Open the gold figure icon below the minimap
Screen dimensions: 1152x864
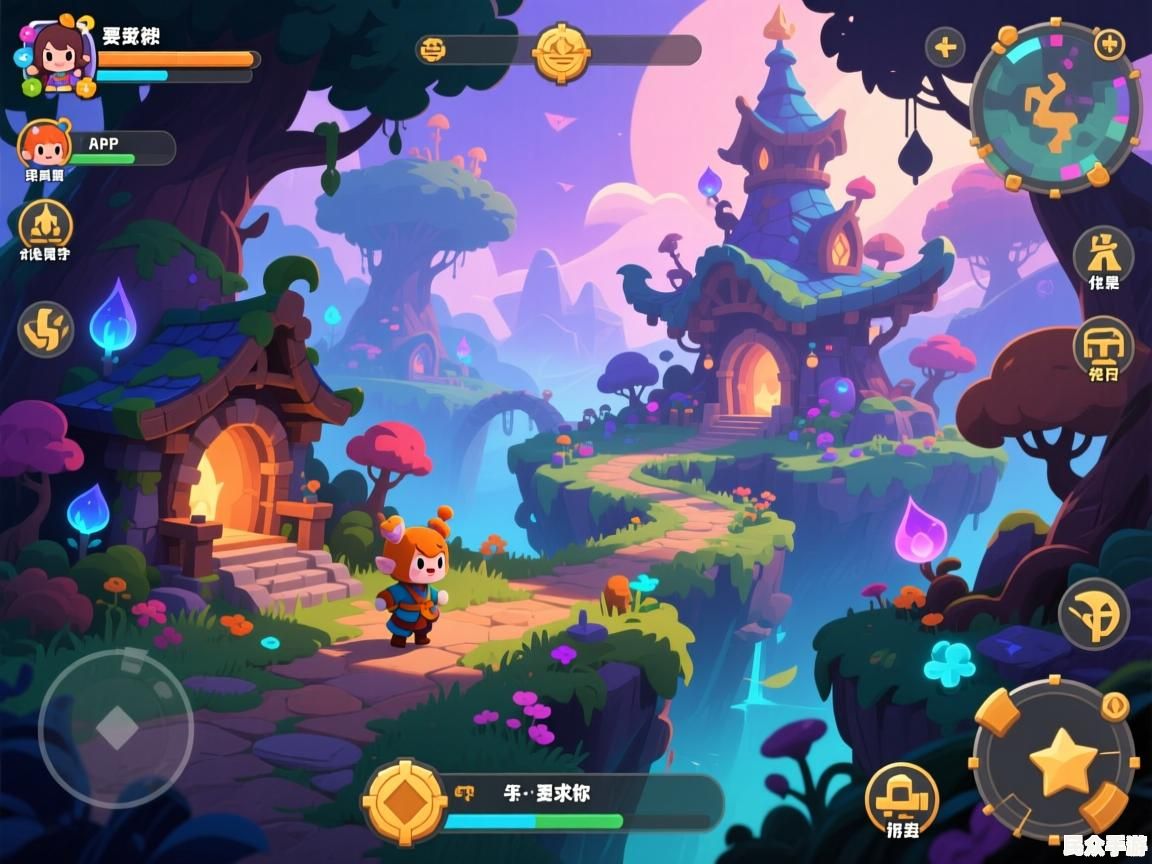(1103, 253)
